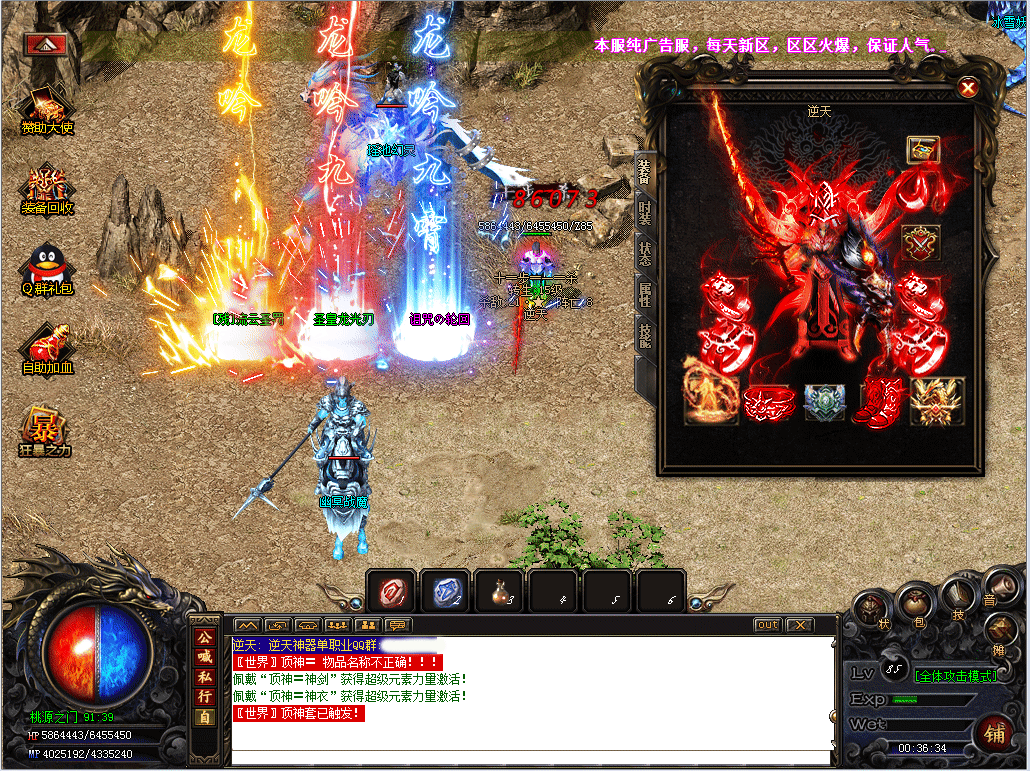Select the 私 private chat channel
Viewport: 1030px width, 771px height.
[205, 676]
